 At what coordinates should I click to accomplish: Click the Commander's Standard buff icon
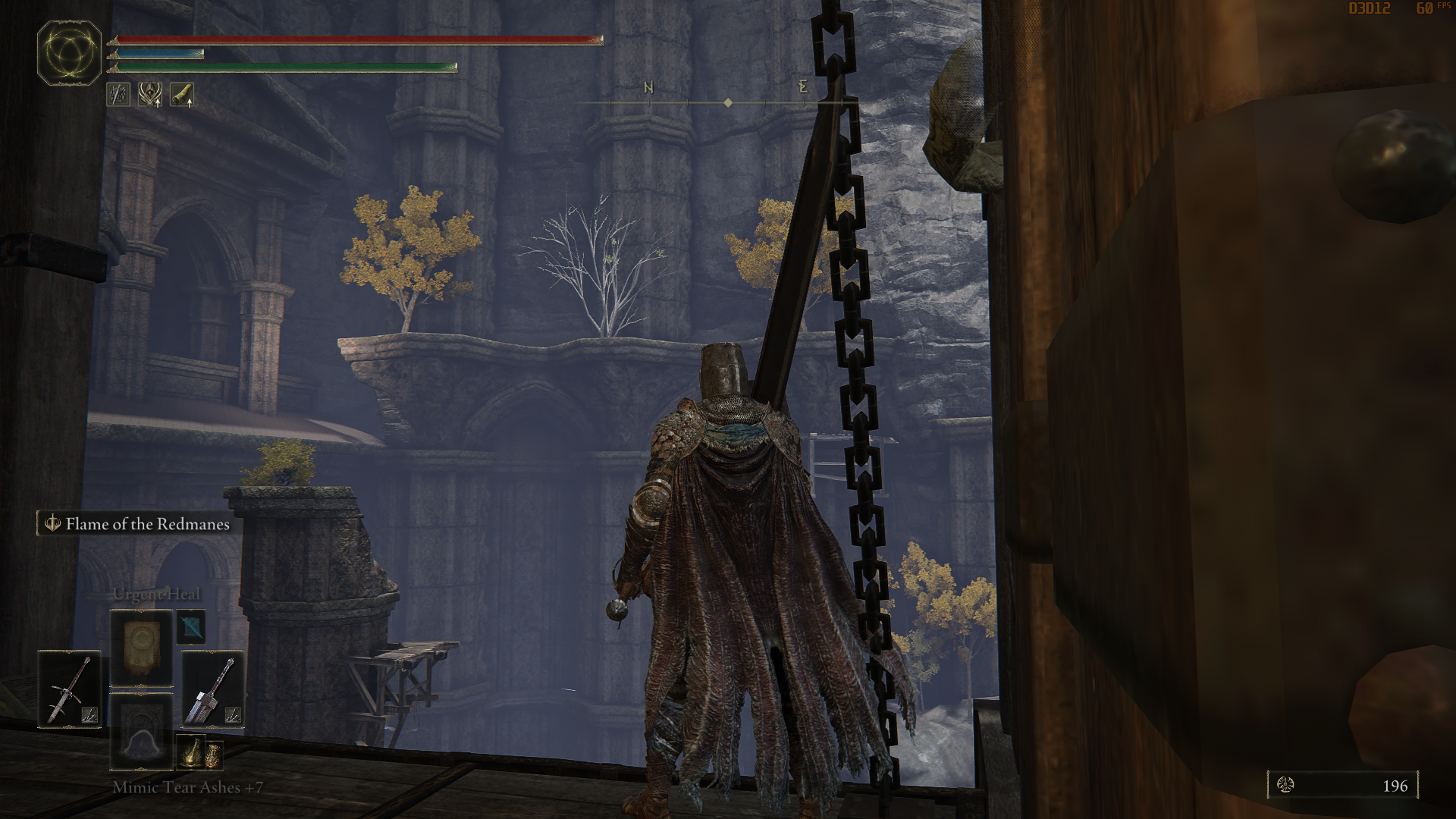tap(149, 96)
